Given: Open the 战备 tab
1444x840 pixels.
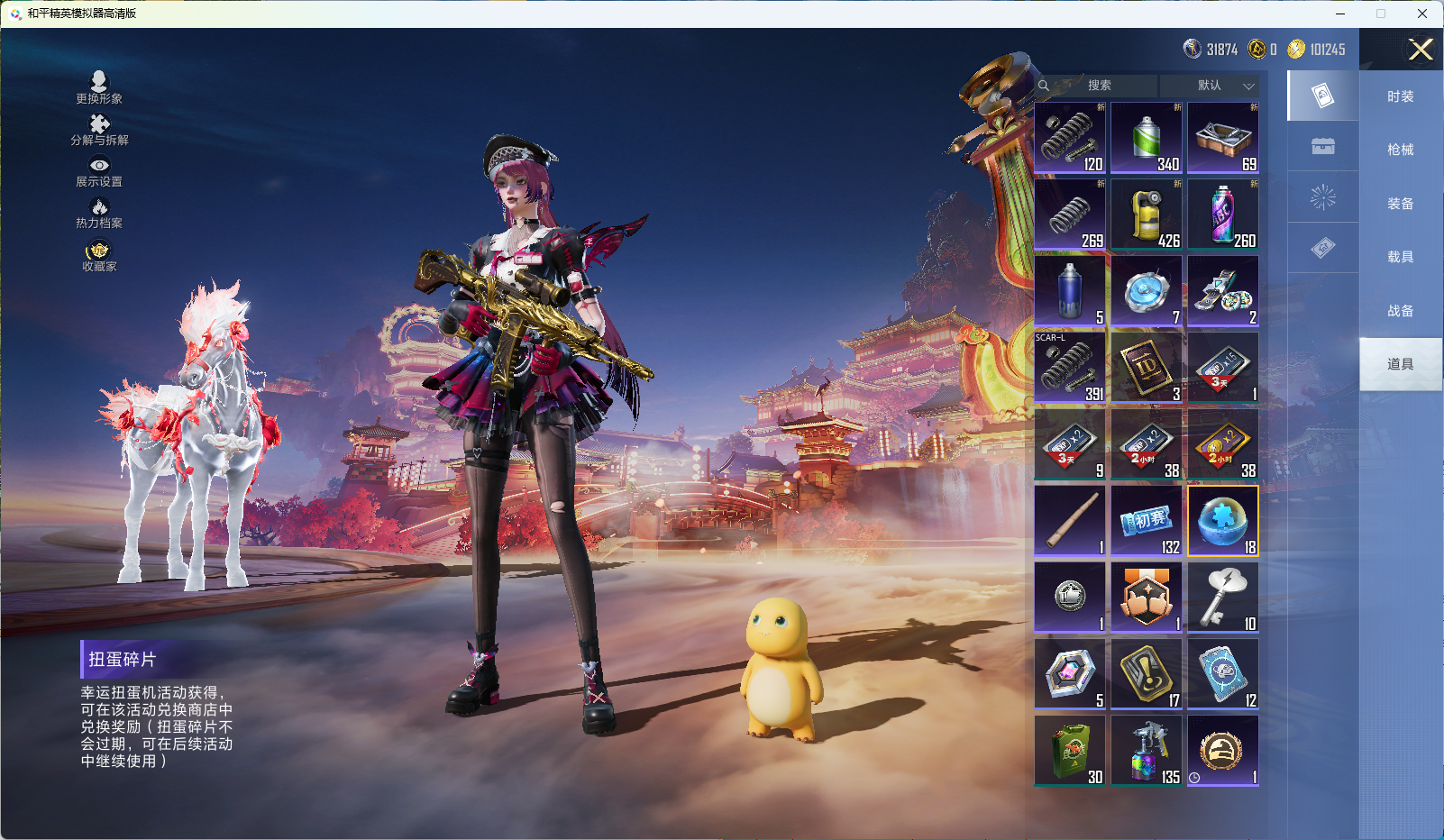Looking at the screenshot, I should tap(1400, 311).
